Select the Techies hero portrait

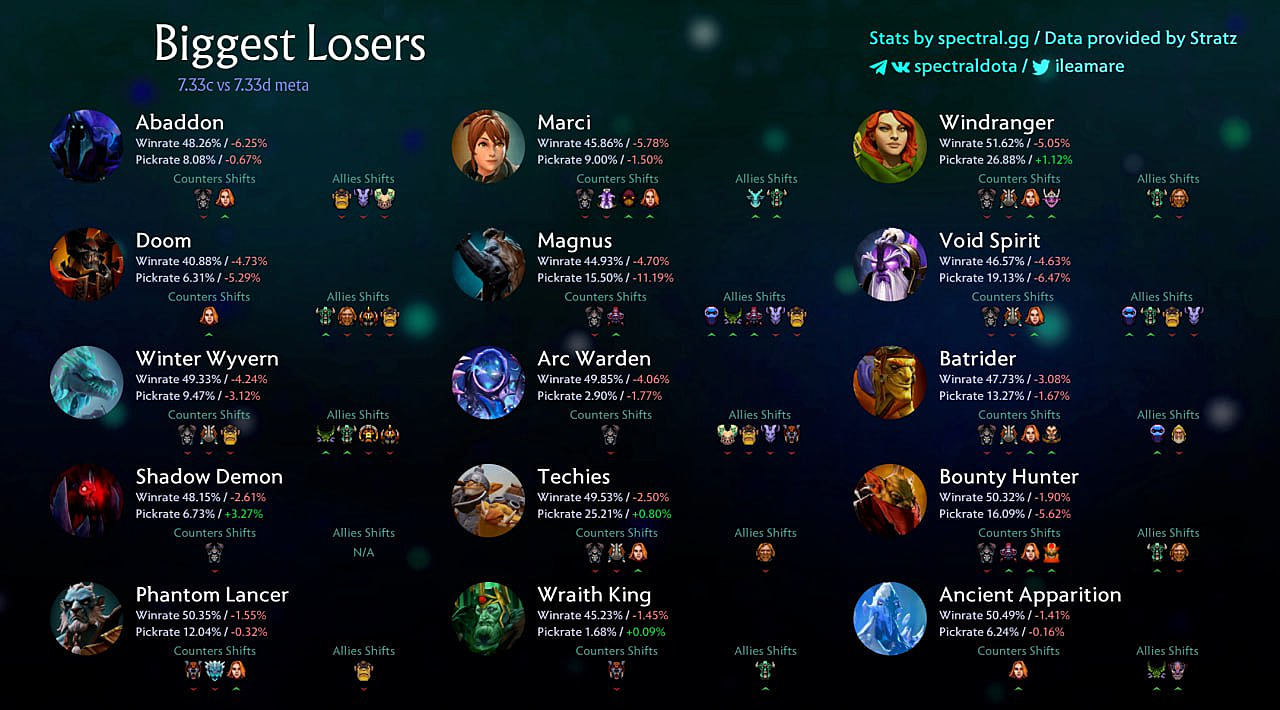click(488, 500)
